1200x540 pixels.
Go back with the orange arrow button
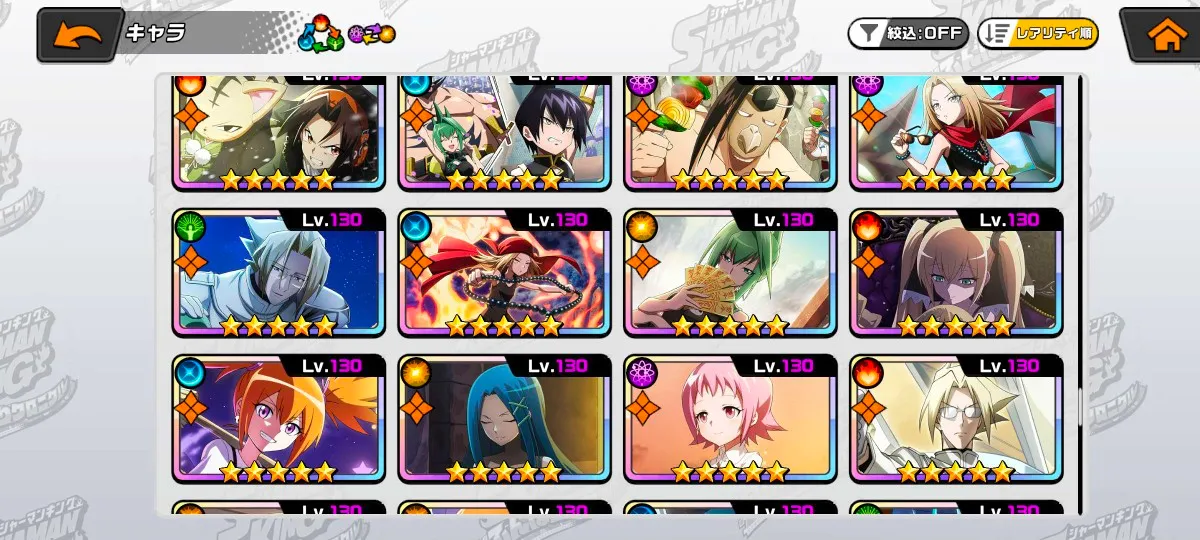[x=78, y=36]
